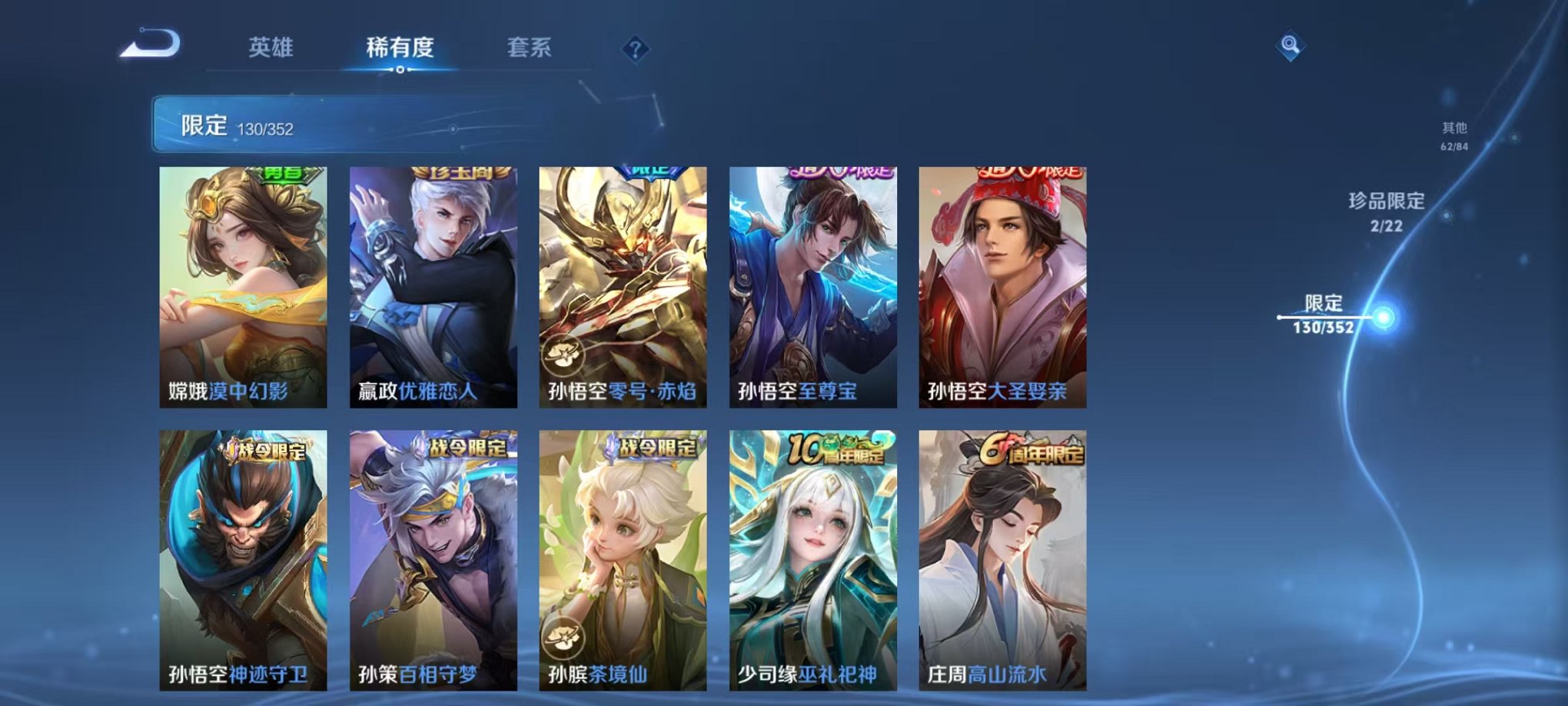
Task: Select the 稀有度 tab
Action: coord(399,48)
